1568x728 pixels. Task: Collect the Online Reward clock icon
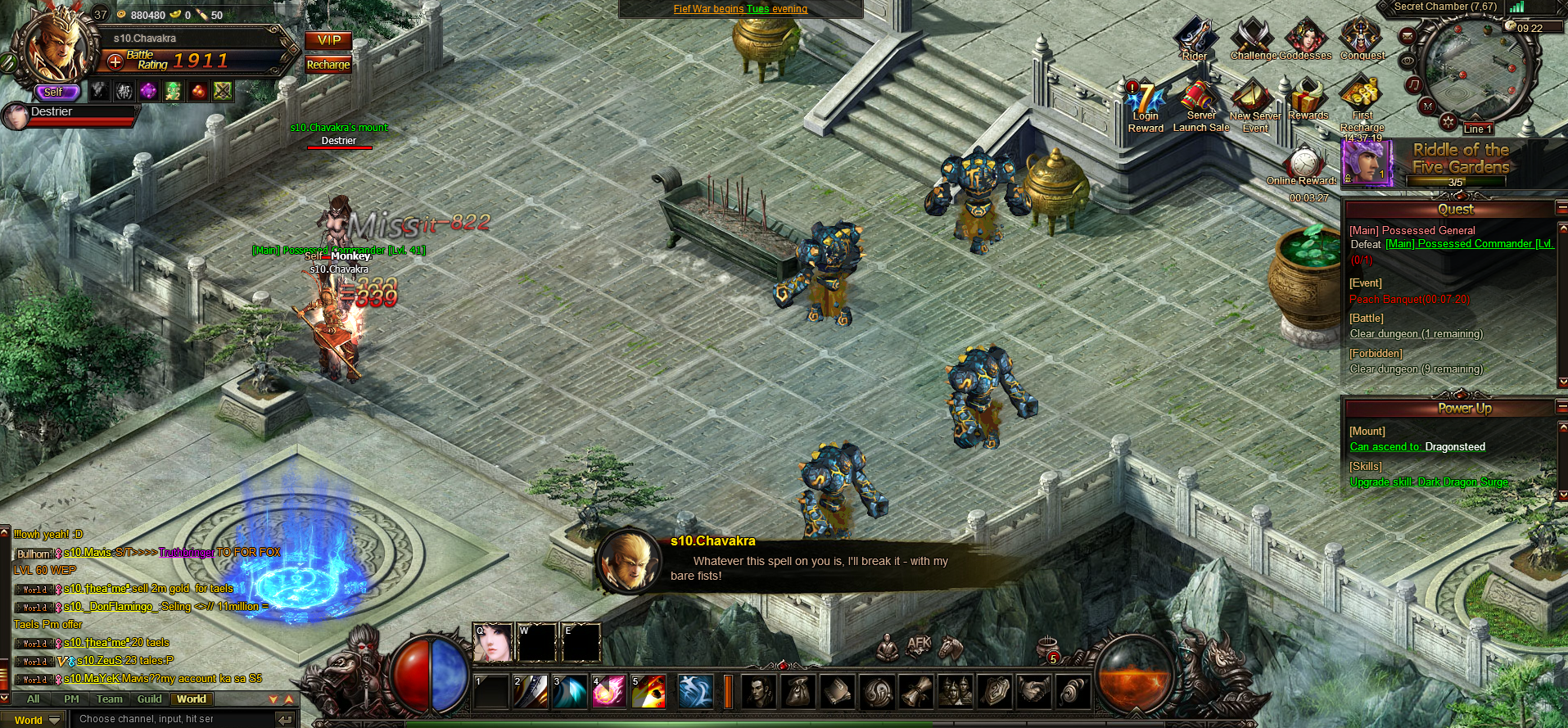[x=1303, y=162]
